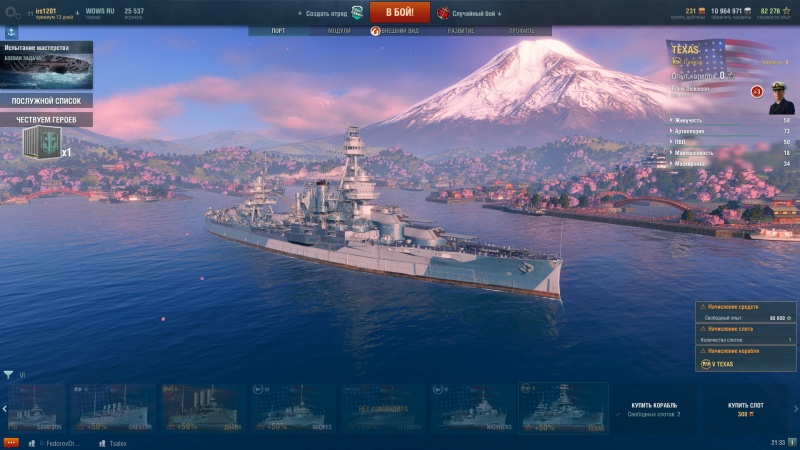The image size is (800, 450).
Task: Open the ПОСЛУЖНОЙ СПИСОК panel
Action: (x=46, y=101)
